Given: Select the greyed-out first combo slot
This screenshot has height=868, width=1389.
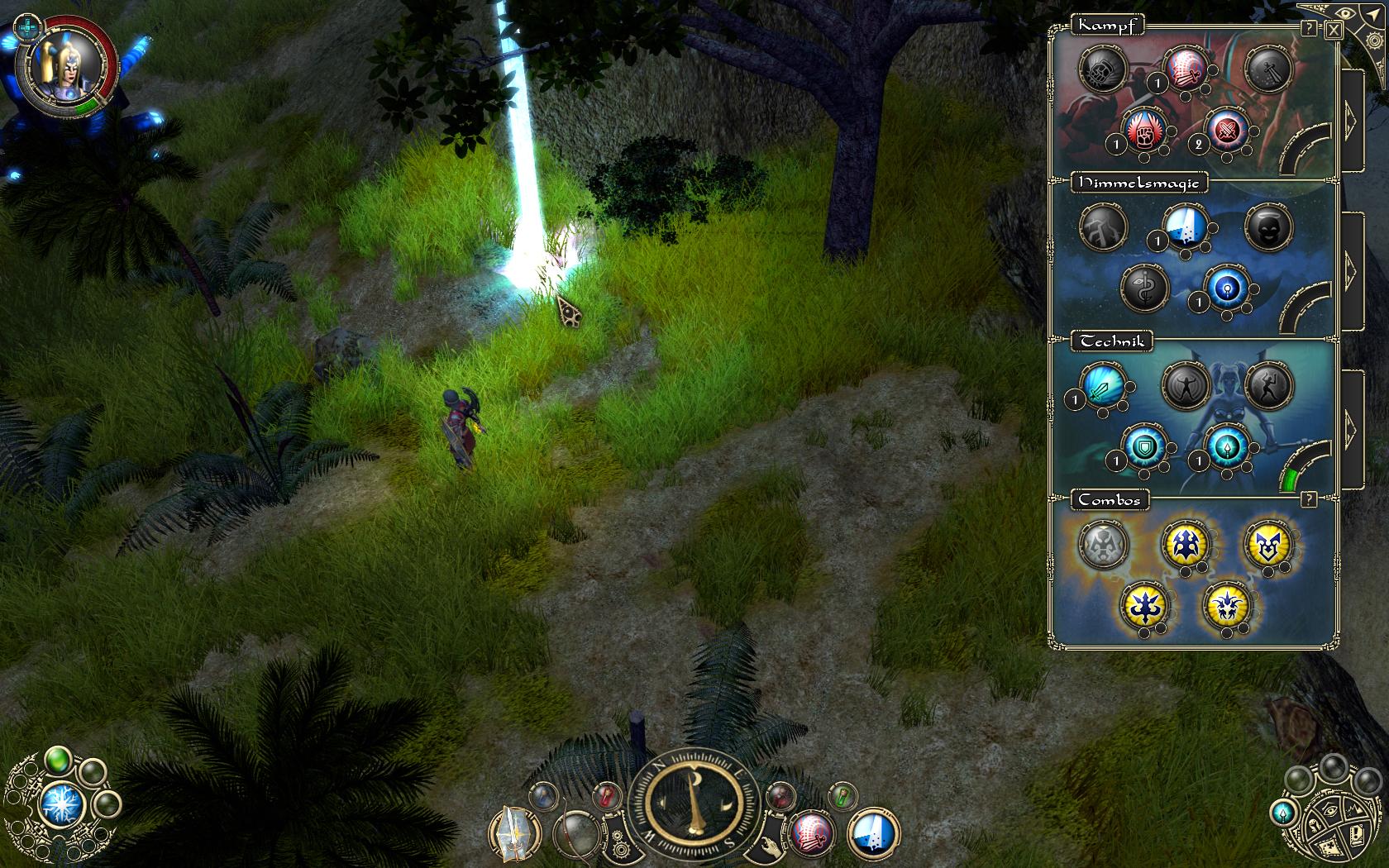Looking at the screenshot, I should click(1103, 545).
